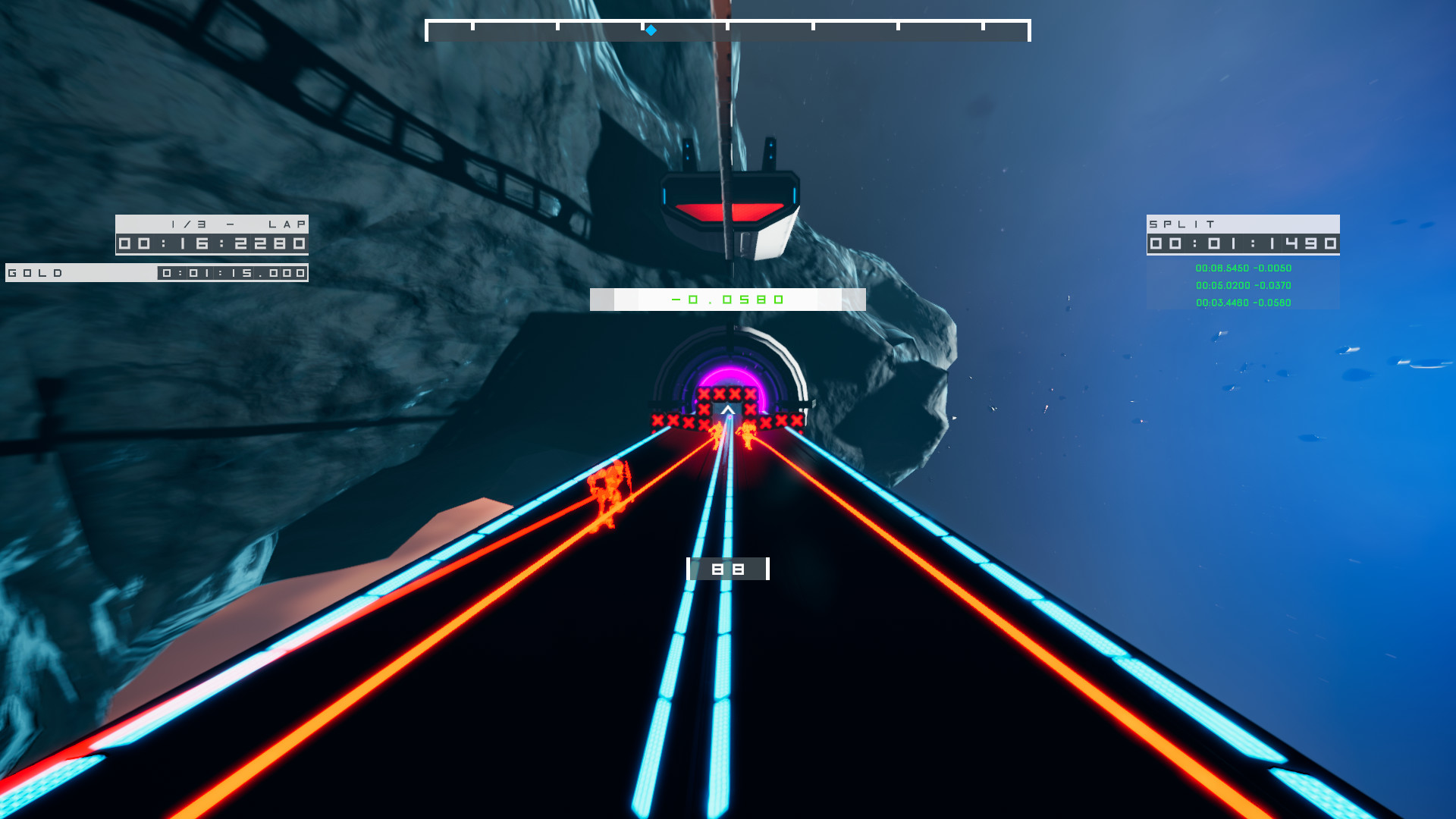Click the 00:03.4460 -0.0580 split entry

click(x=1241, y=303)
